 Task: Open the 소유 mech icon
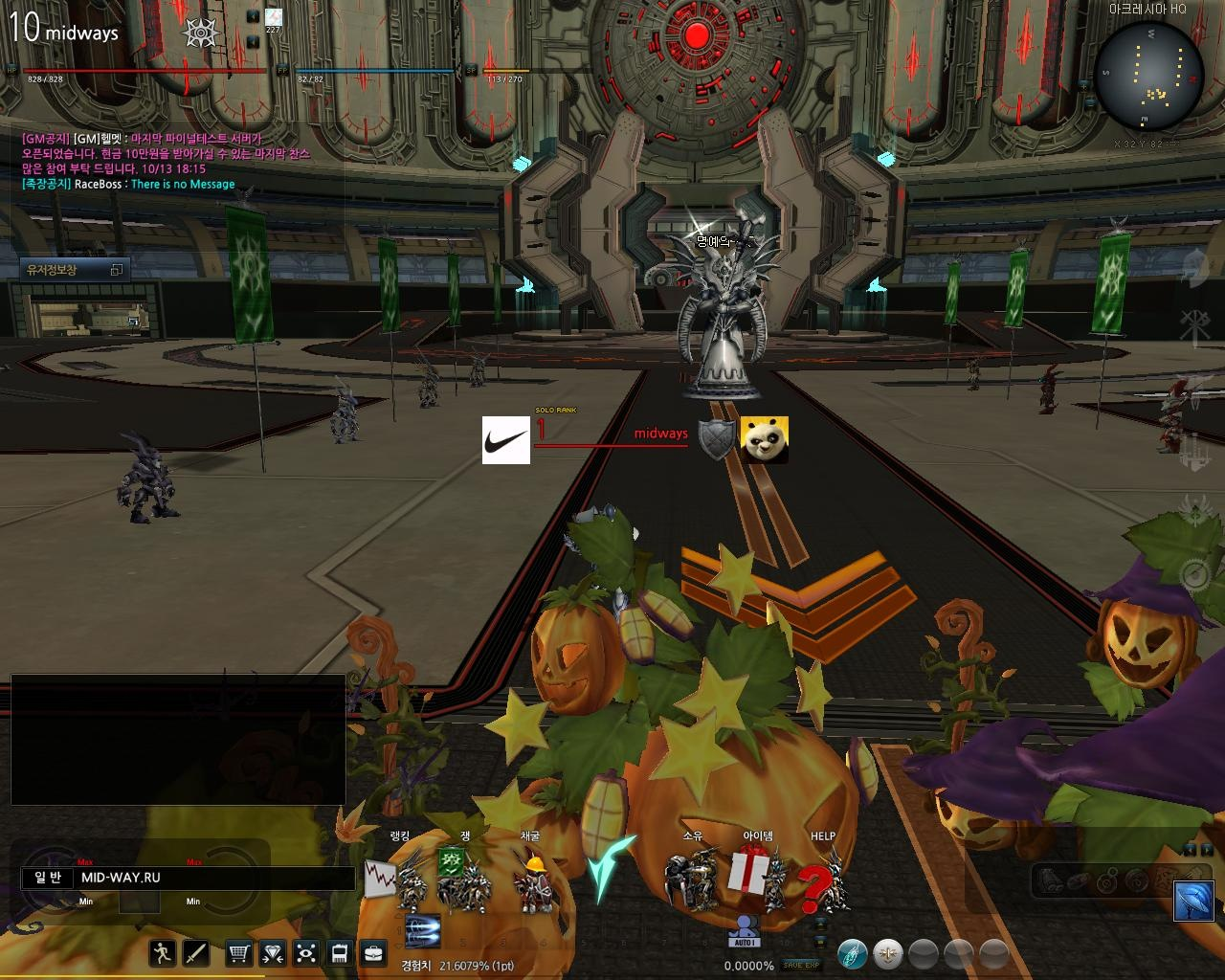(691, 879)
